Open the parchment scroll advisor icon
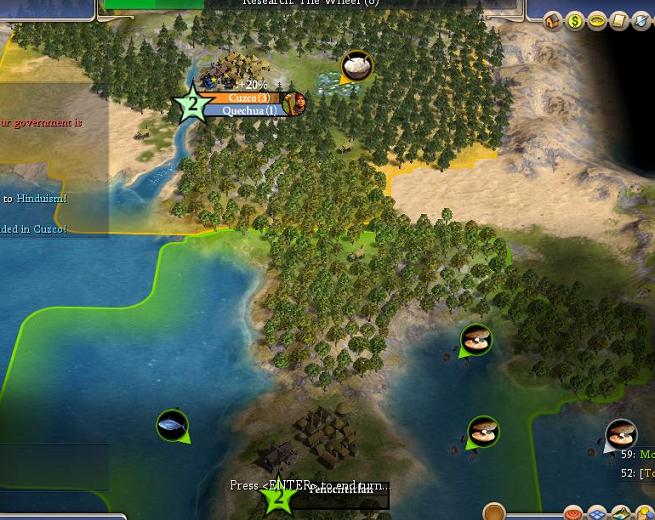The image size is (655, 520). [619, 21]
